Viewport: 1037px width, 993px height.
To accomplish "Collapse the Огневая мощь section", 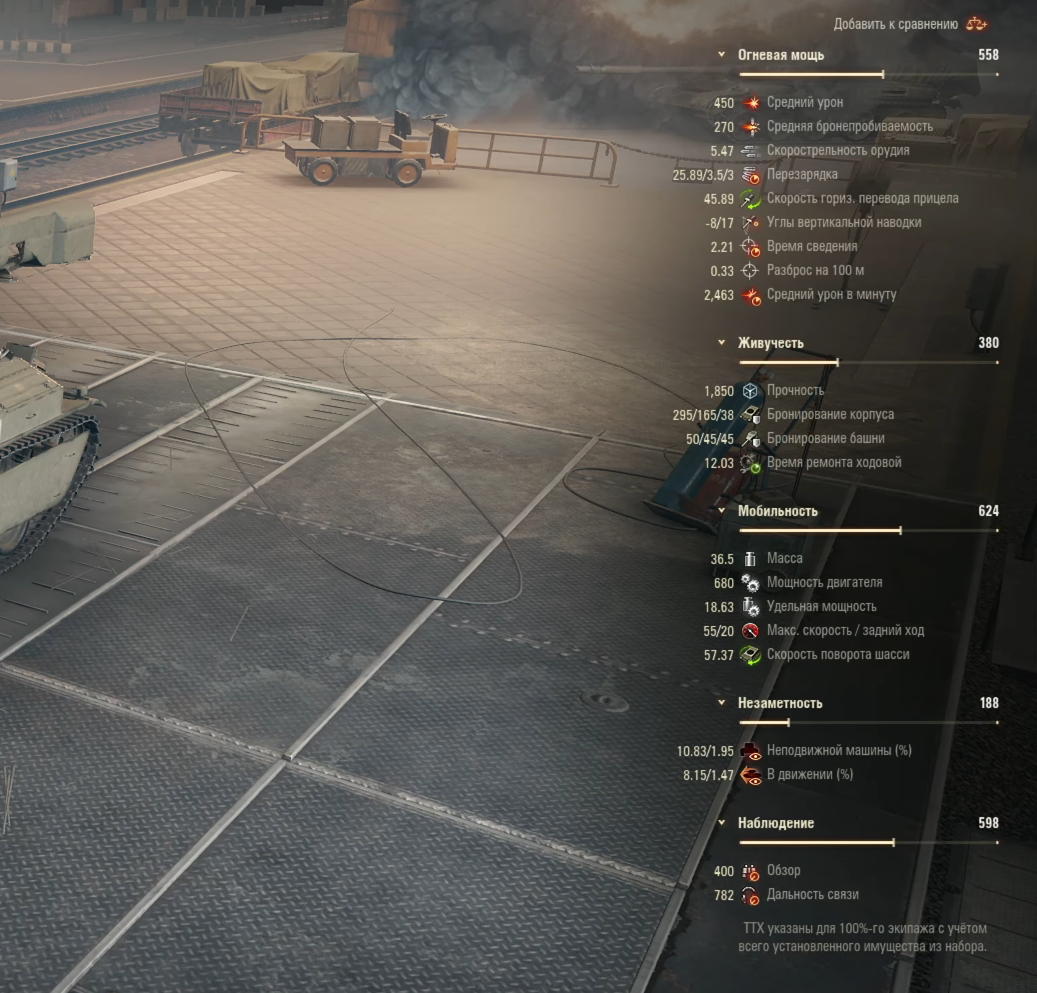I will click(722, 56).
